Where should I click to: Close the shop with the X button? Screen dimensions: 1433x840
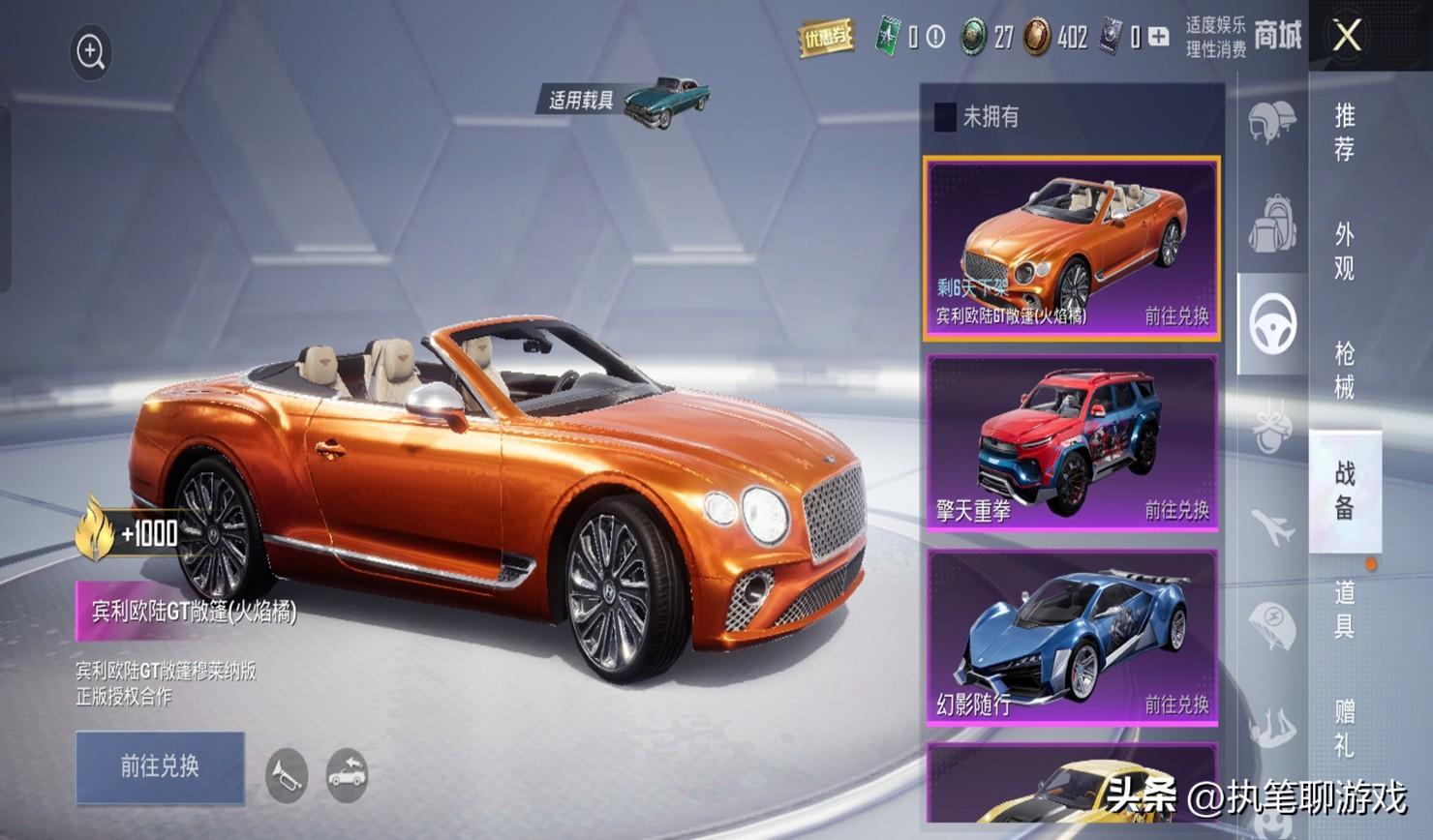[x=1347, y=37]
